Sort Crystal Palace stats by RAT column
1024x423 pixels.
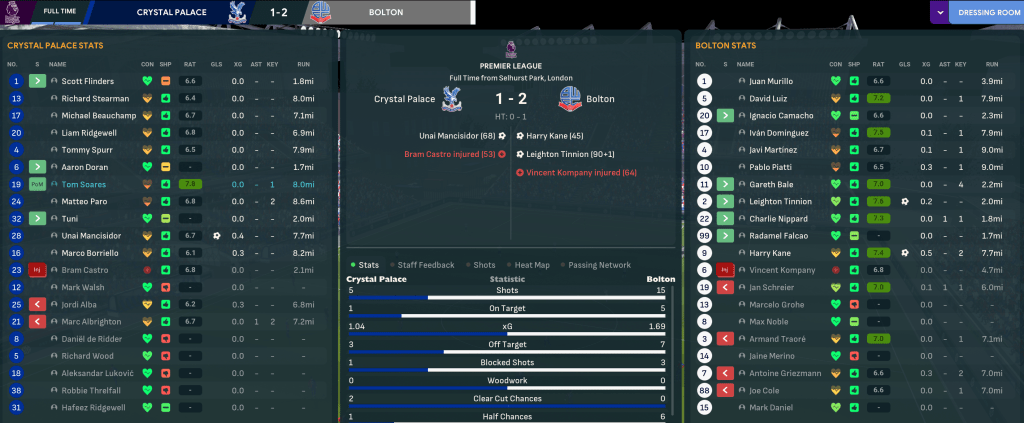point(190,64)
